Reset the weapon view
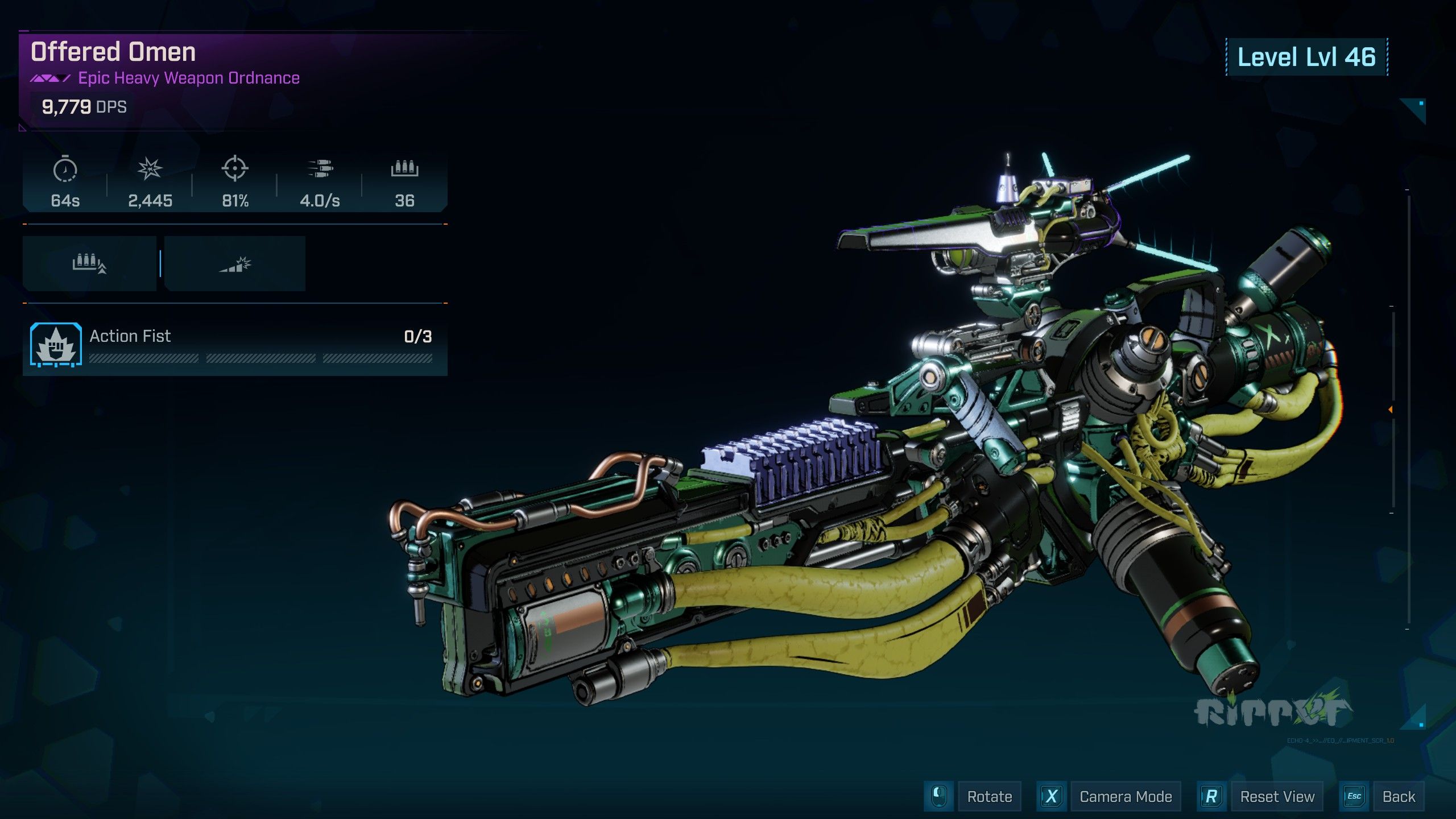 point(1276,797)
